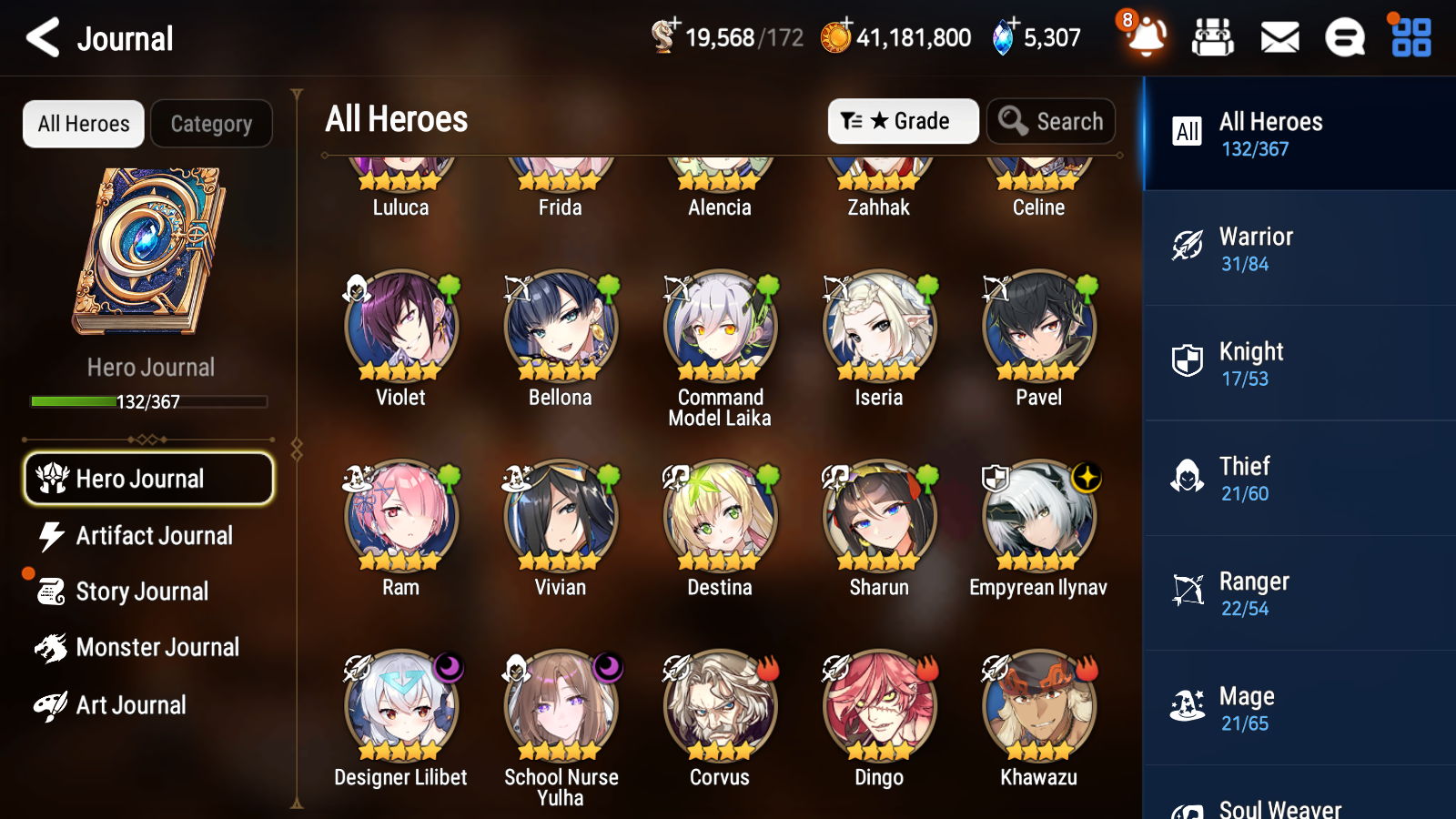Open the Search function

(1051, 120)
